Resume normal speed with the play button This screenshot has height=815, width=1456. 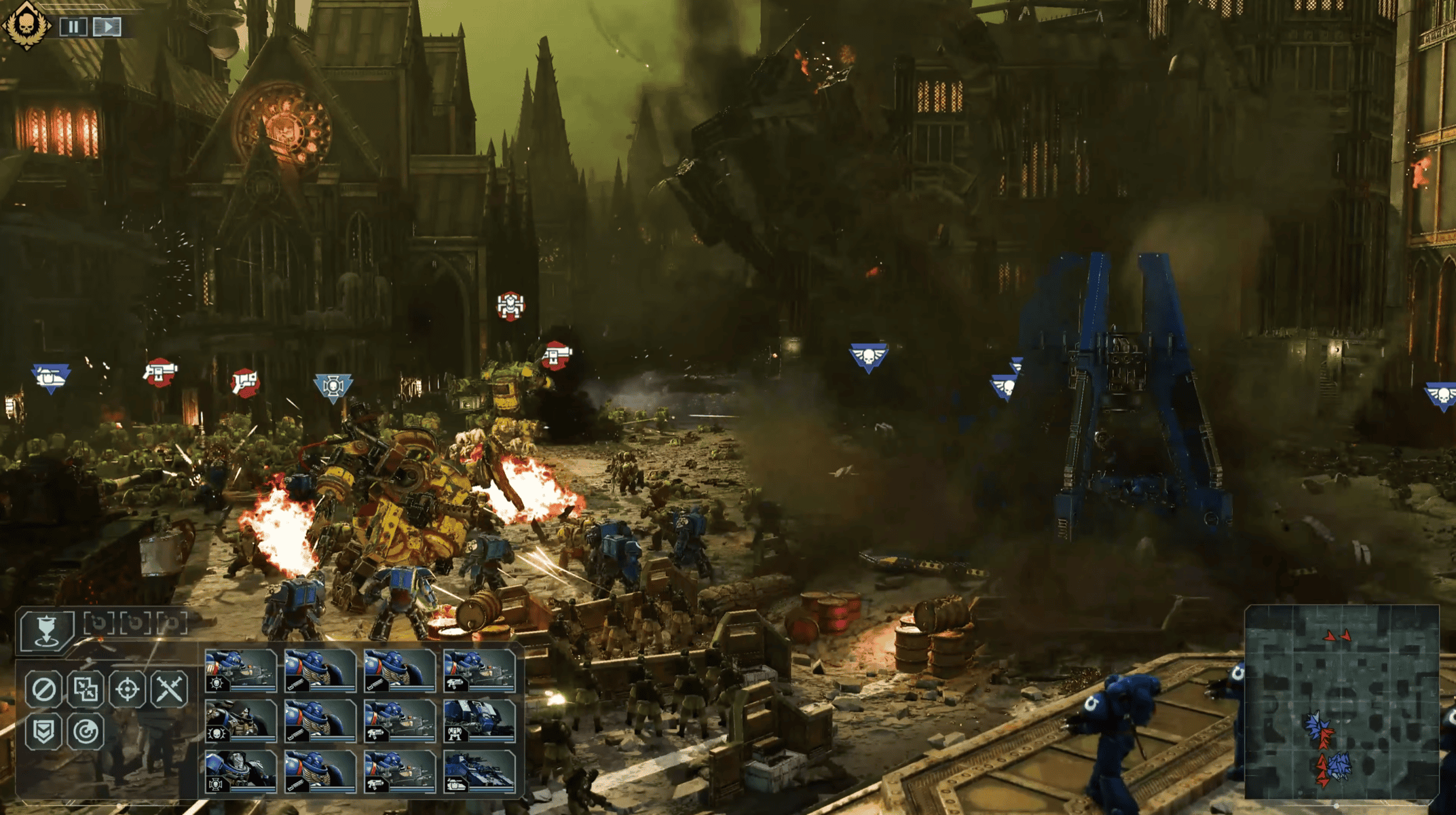(107, 26)
